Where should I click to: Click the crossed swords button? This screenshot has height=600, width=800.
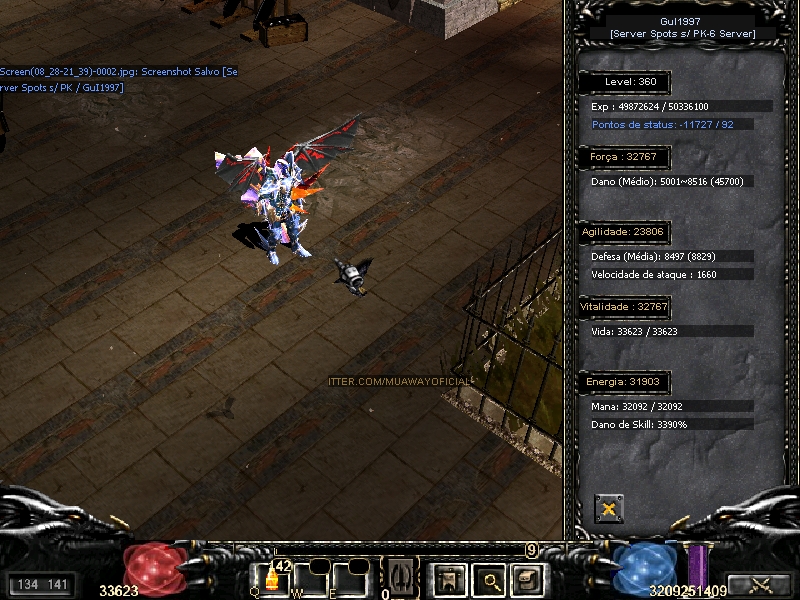(758, 585)
